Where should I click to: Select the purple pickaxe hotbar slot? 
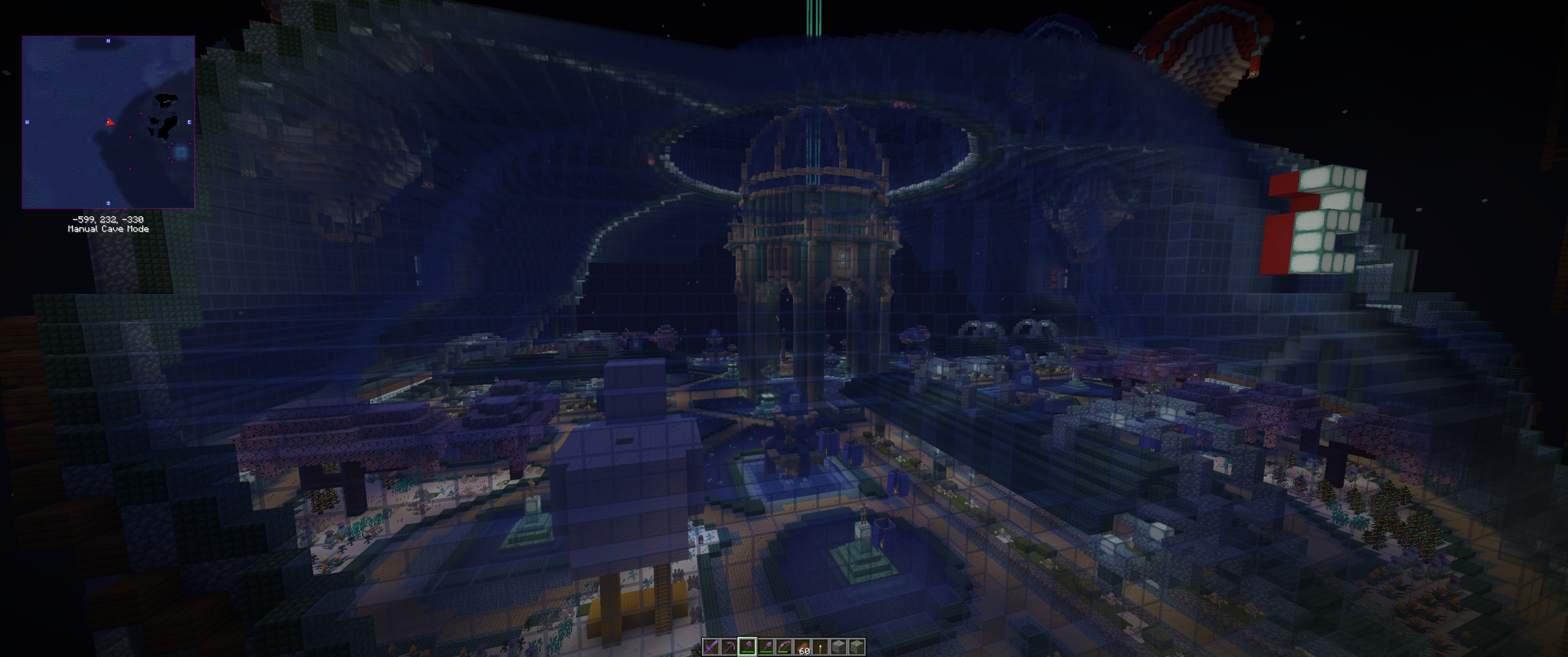pyautogui.click(x=729, y=647)
